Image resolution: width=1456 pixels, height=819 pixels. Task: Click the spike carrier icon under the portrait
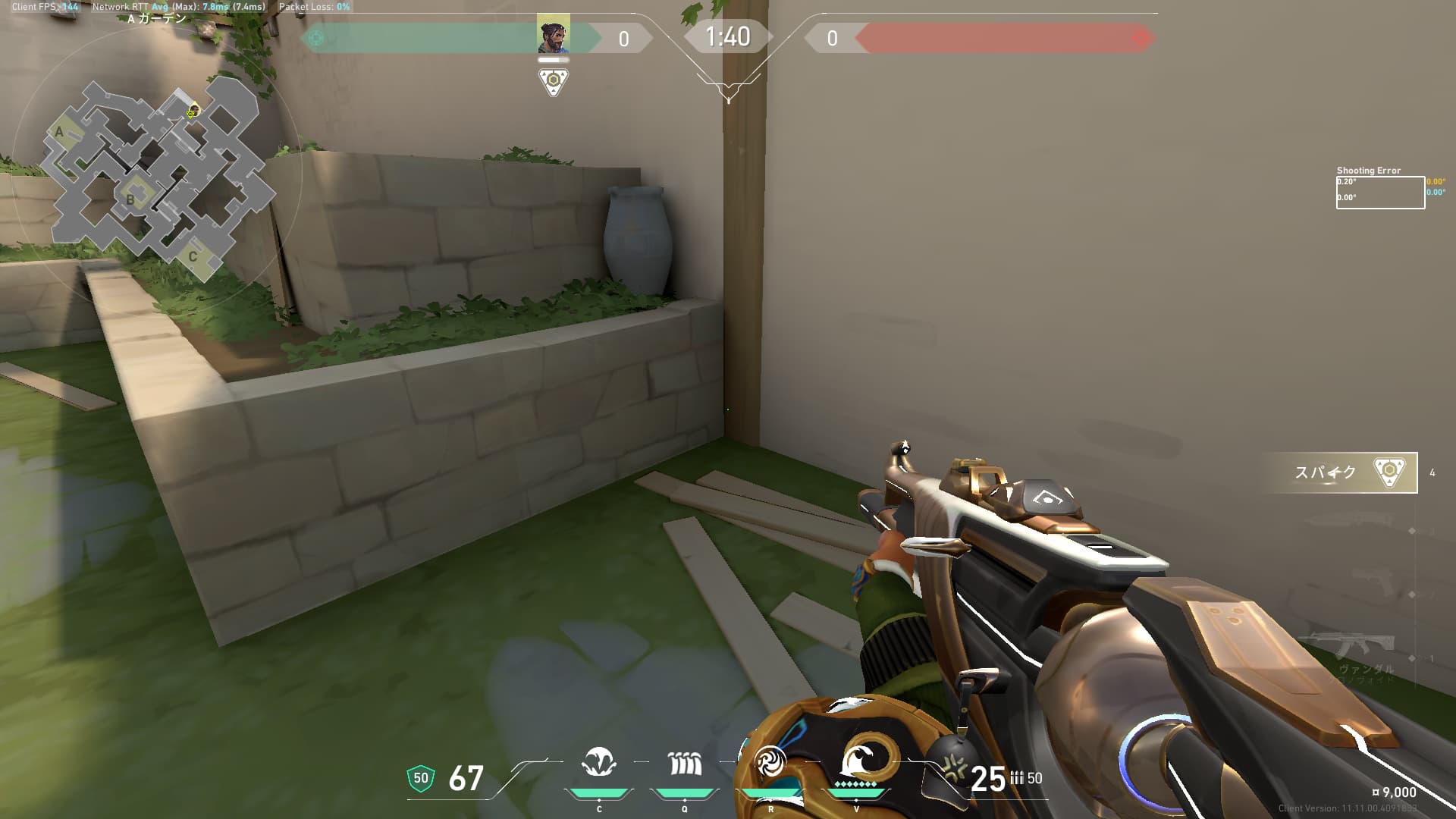pos(554,81)
